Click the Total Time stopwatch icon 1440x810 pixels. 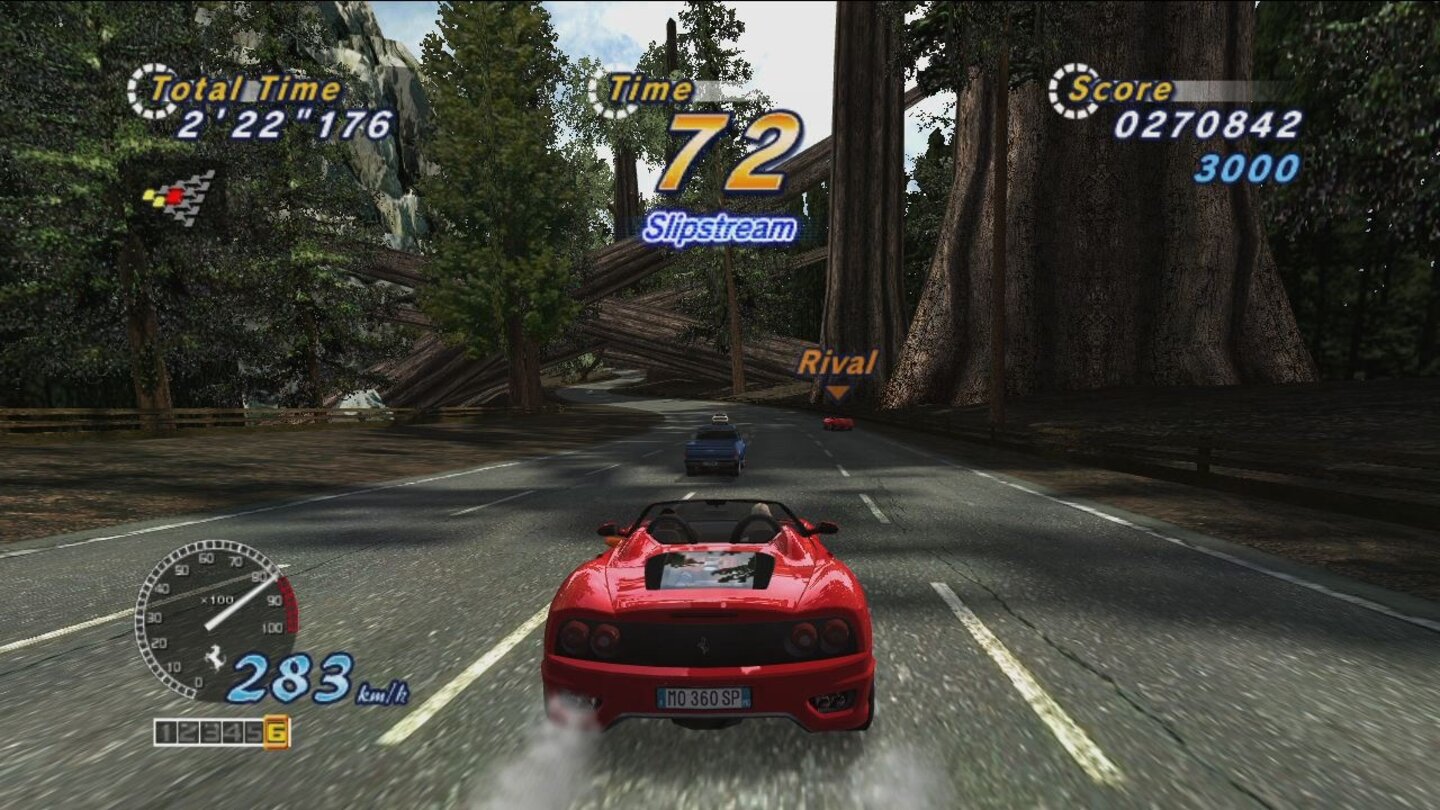(148, 88)
